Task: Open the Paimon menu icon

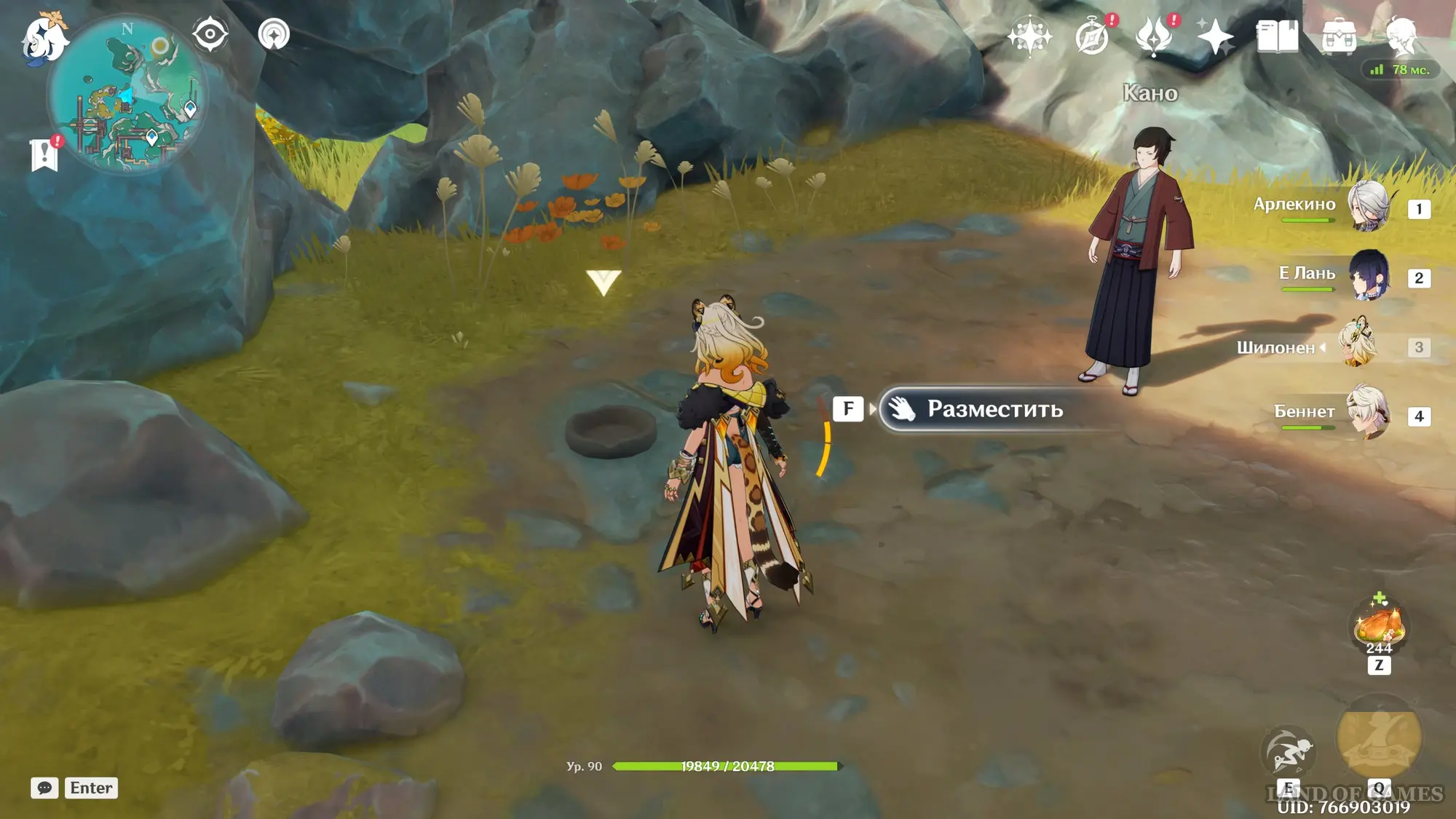Action: pos(45,38)
